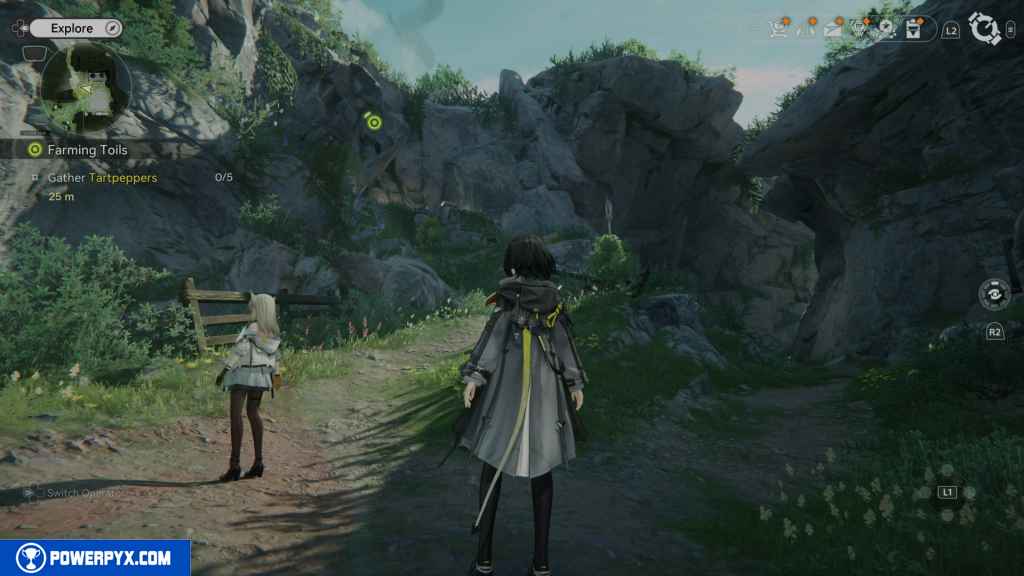Open the backpack inventory icon

912,30
